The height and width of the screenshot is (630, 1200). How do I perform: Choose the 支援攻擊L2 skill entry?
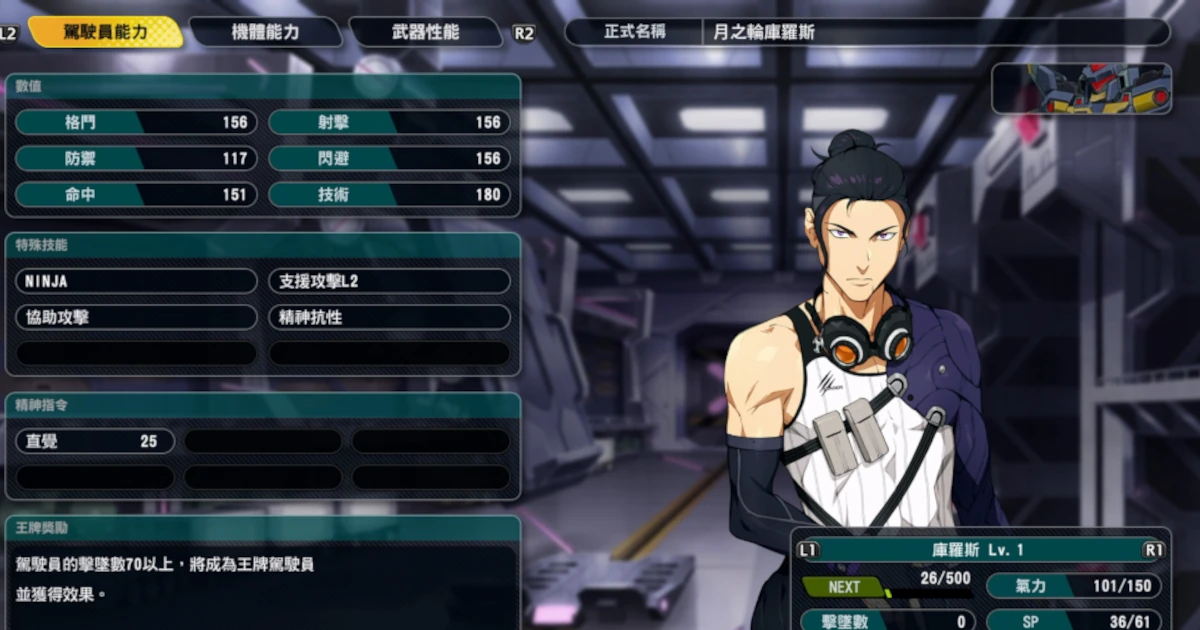pos(389,281)
